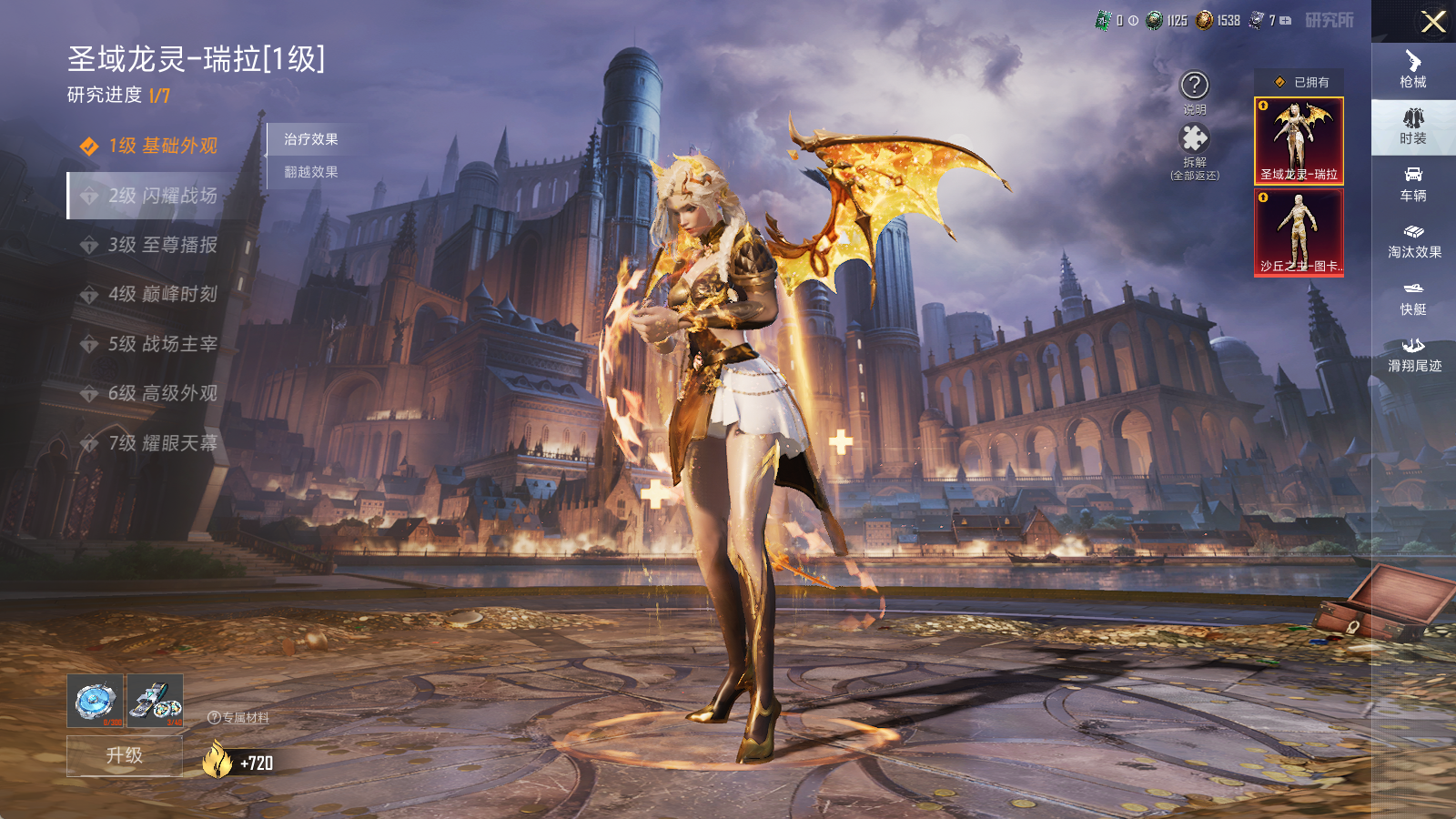The image size is (1456, 819).
Task: Open level 6 高级外观
Action: pos(162,393)
